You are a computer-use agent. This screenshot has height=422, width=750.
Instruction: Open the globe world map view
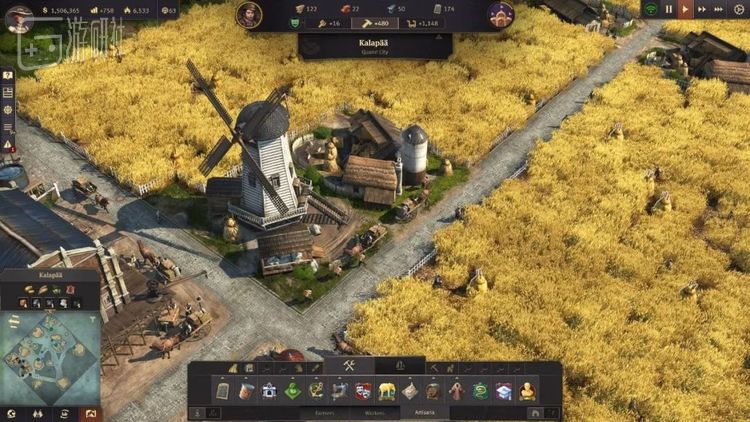coord(11,413)
